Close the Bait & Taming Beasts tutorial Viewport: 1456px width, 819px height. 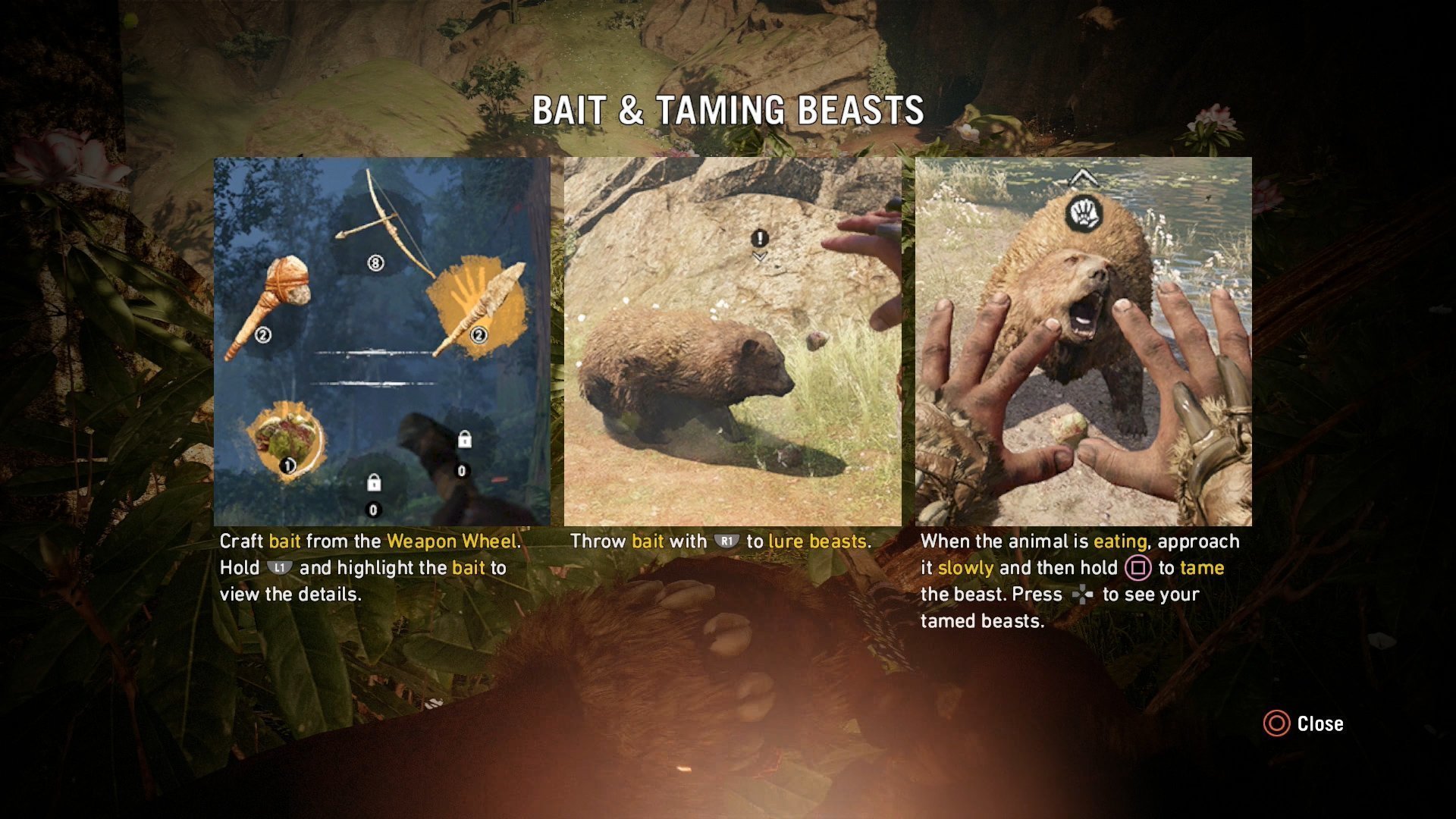coord(1304,723)
